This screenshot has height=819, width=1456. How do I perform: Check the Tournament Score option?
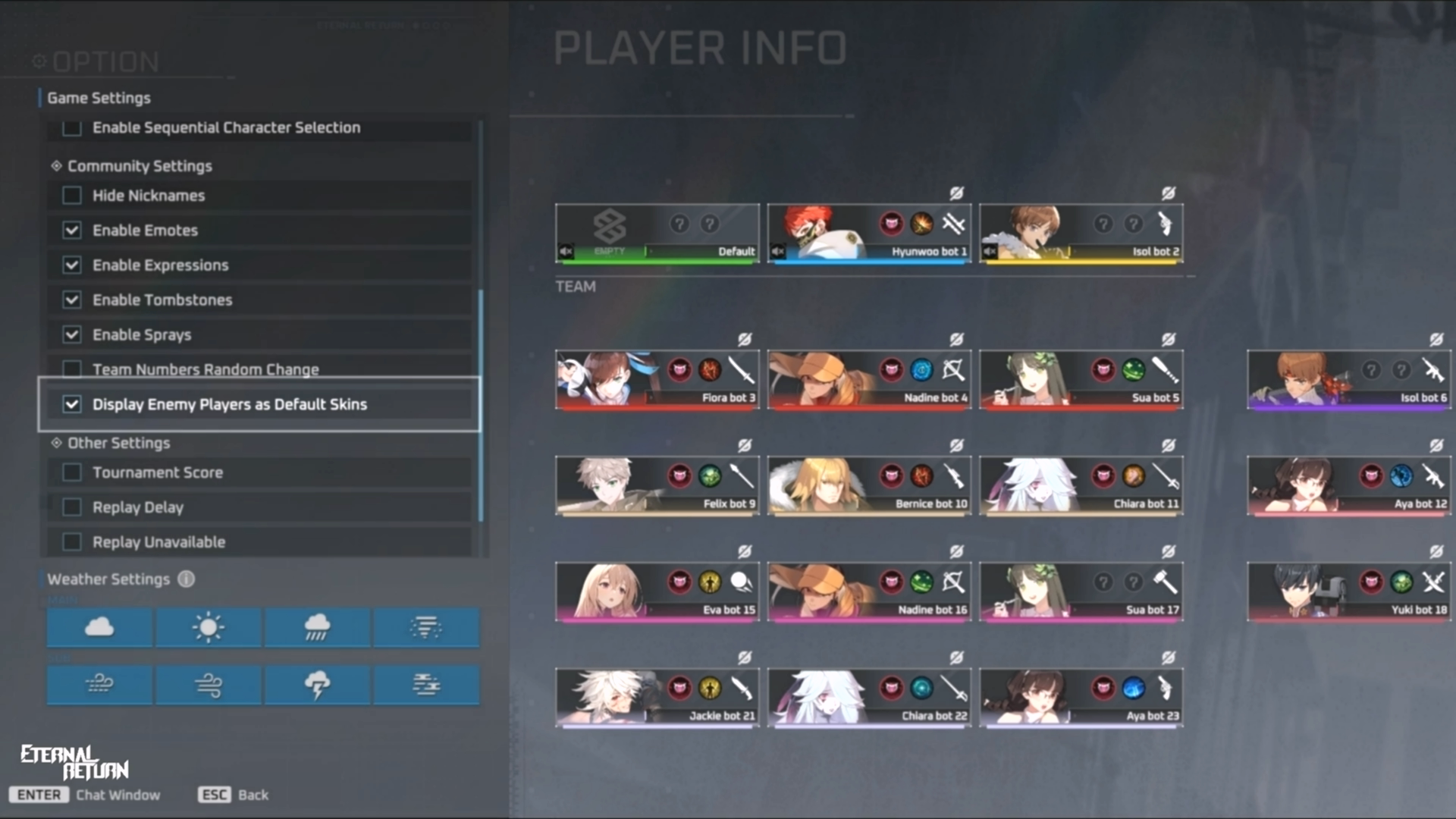coord(72,473)
